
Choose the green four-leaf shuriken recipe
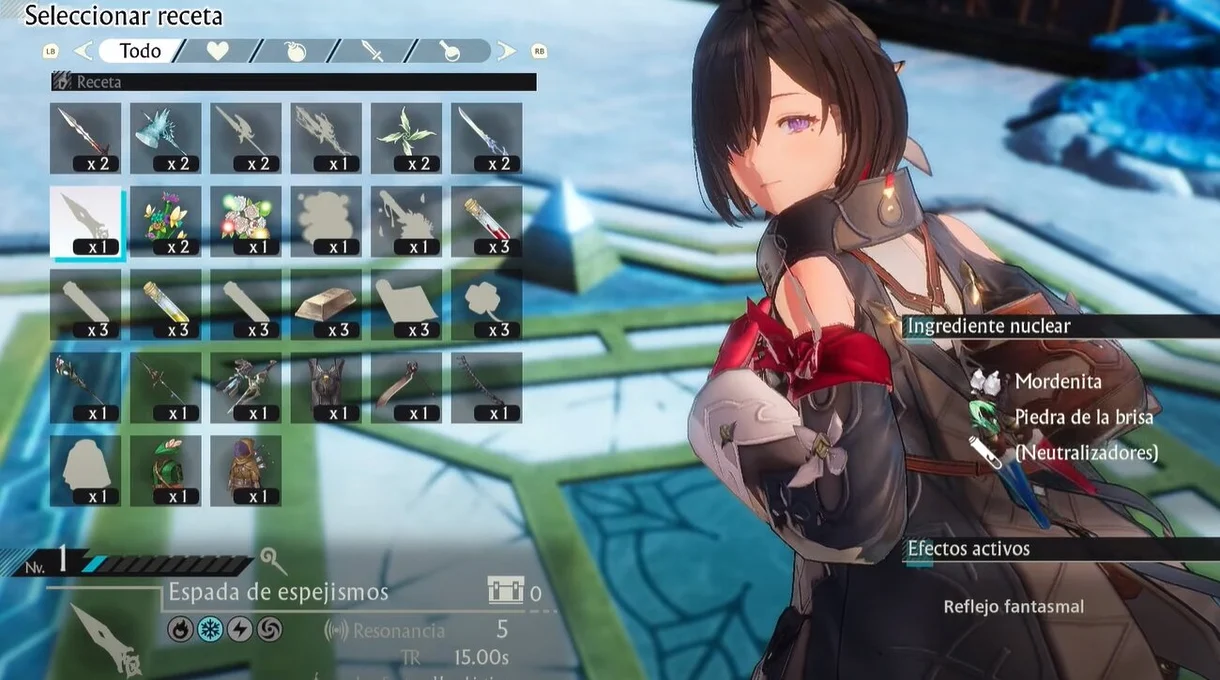pyautogui.click(x=406, y=138)
